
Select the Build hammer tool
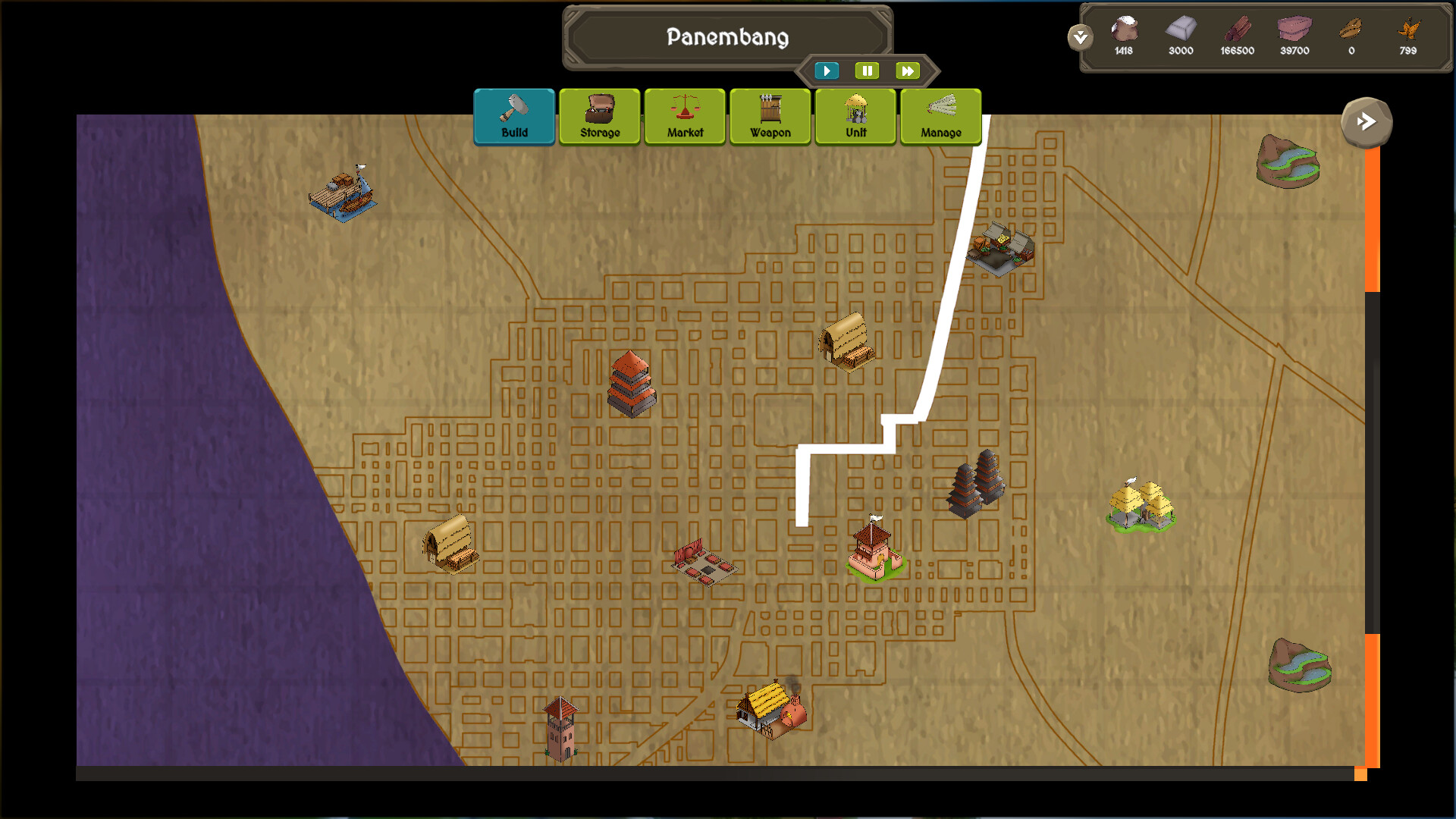pyautogui.click(x=514, y=116)
